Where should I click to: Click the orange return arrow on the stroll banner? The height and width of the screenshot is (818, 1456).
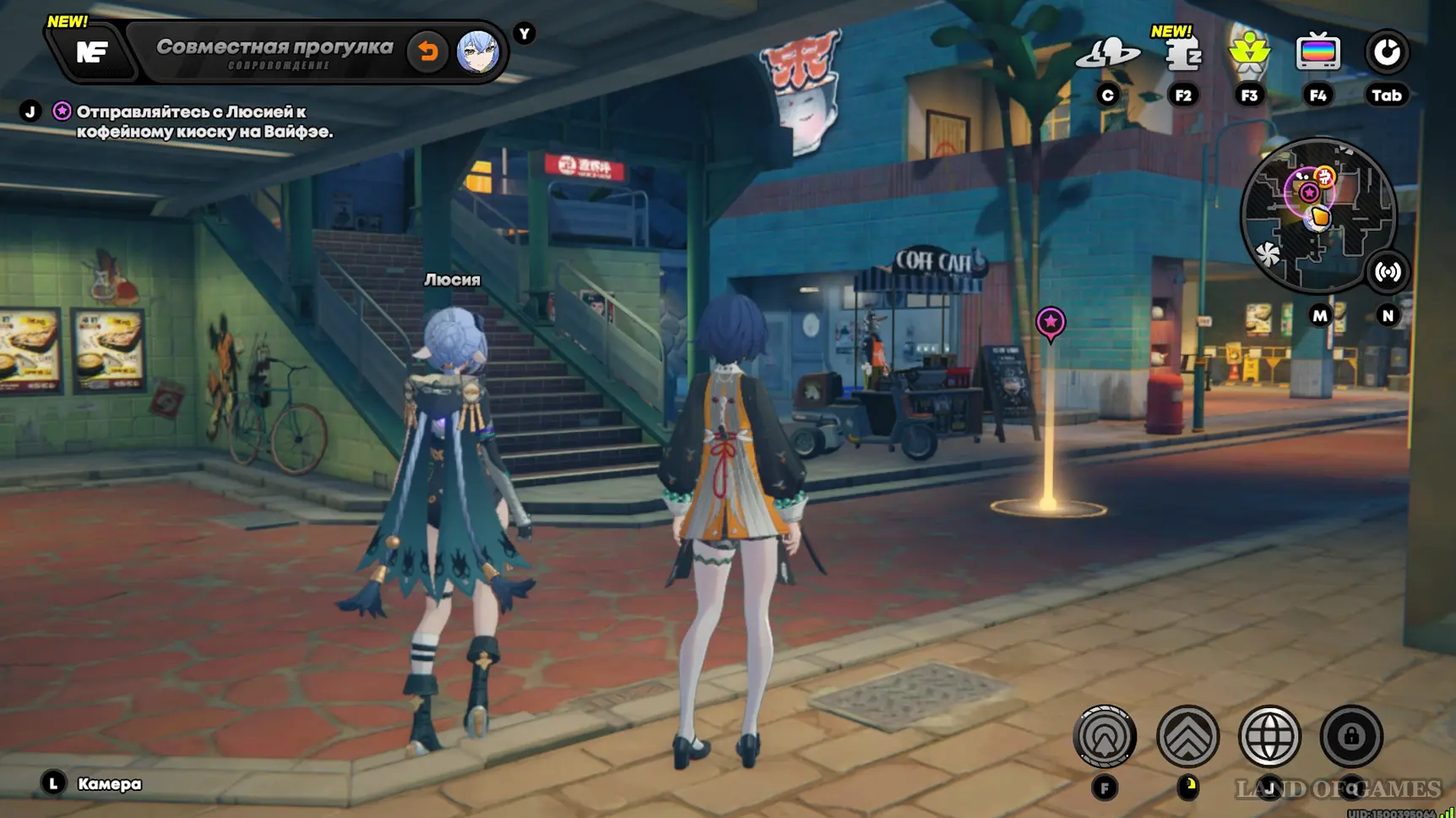point(427,52)
